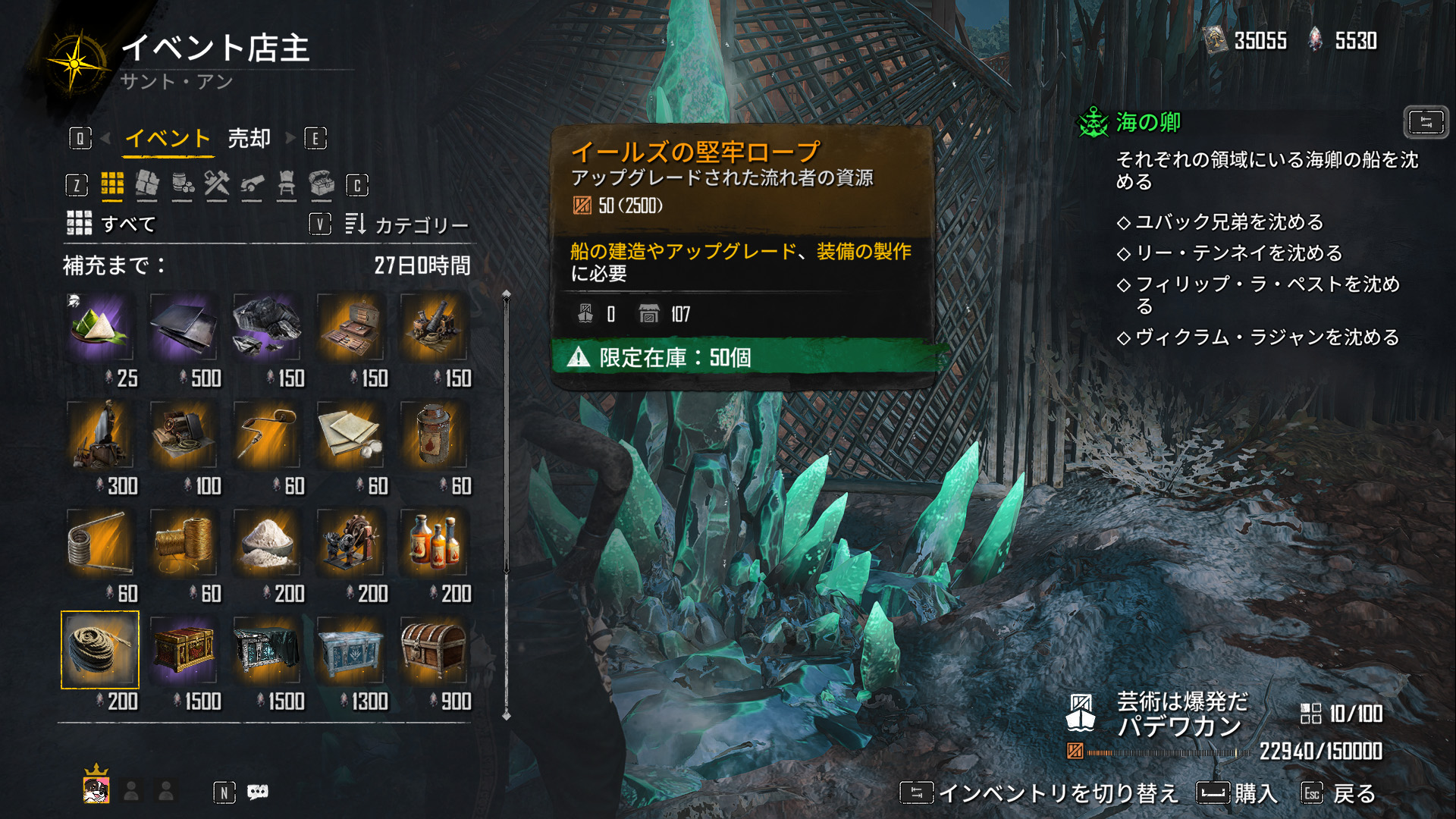
Task: Filter by the hammer and saw tools category
Action: pos(217,184)
